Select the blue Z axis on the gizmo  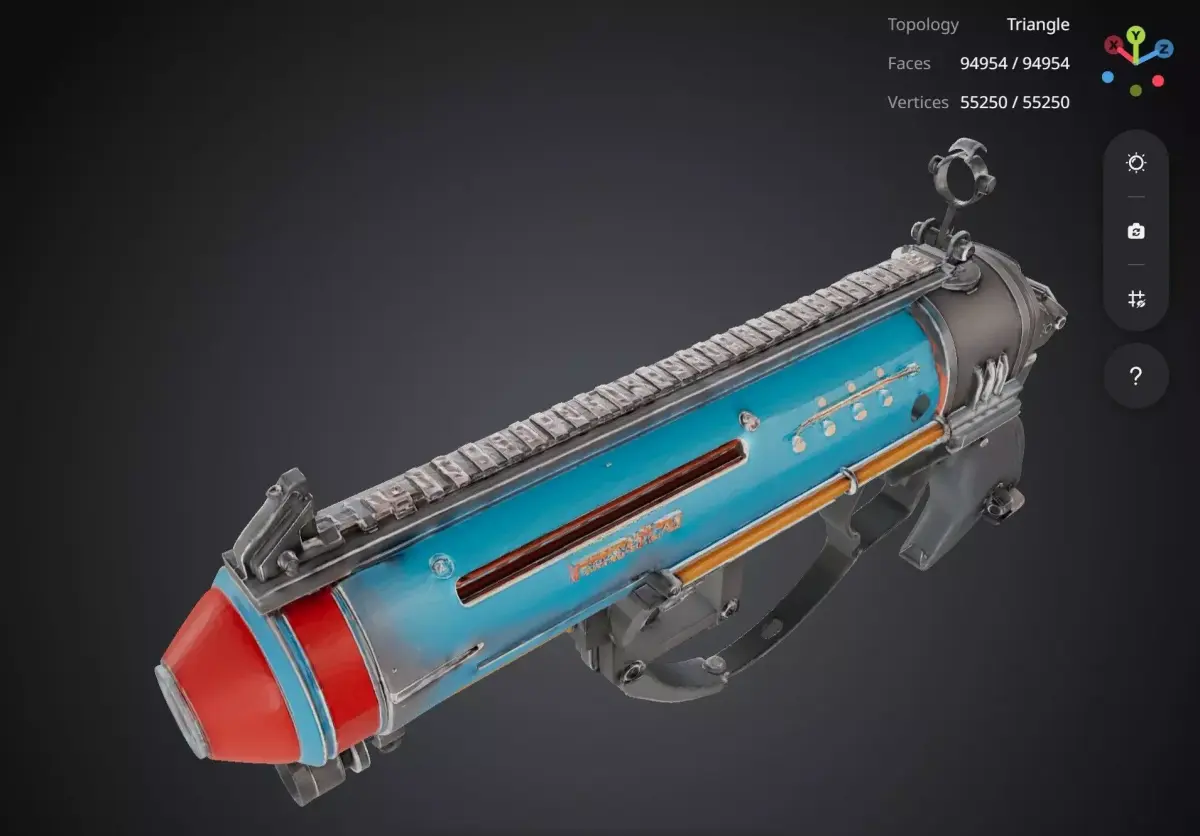1163,48
